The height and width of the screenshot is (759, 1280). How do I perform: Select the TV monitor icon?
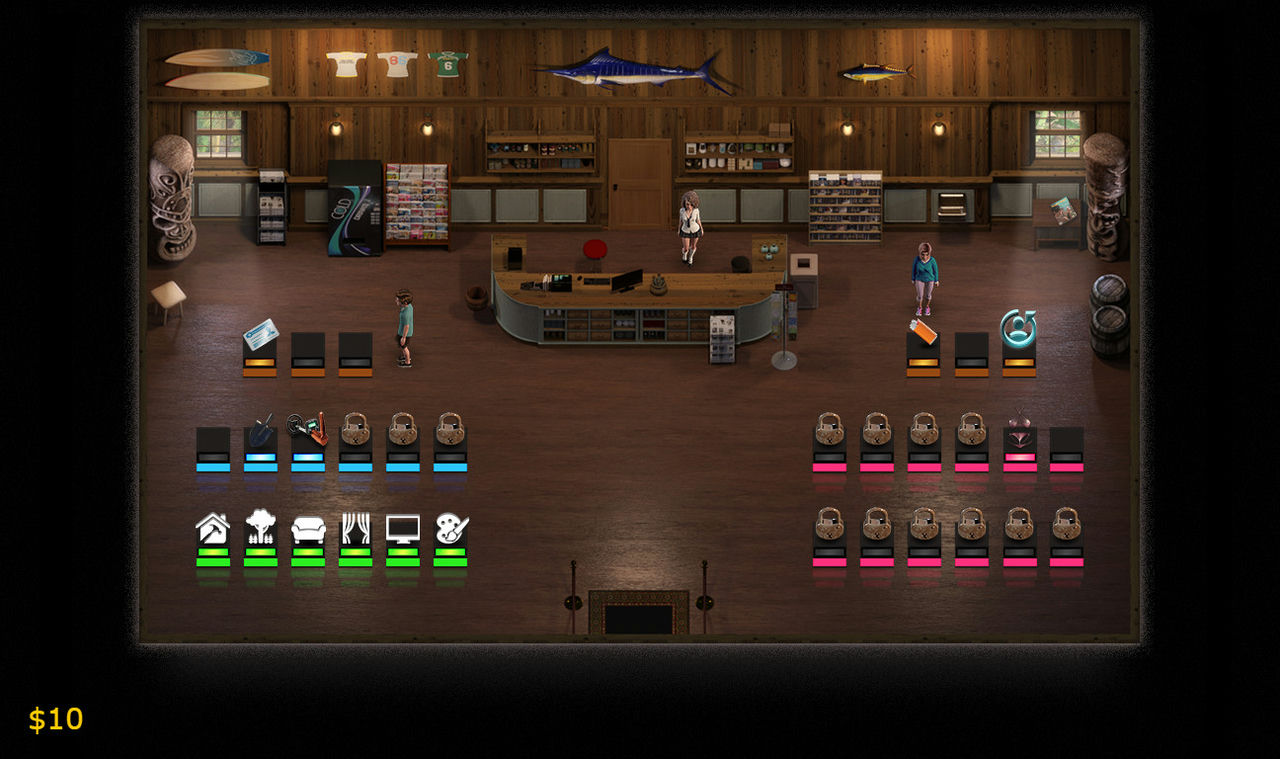(403, 528)
